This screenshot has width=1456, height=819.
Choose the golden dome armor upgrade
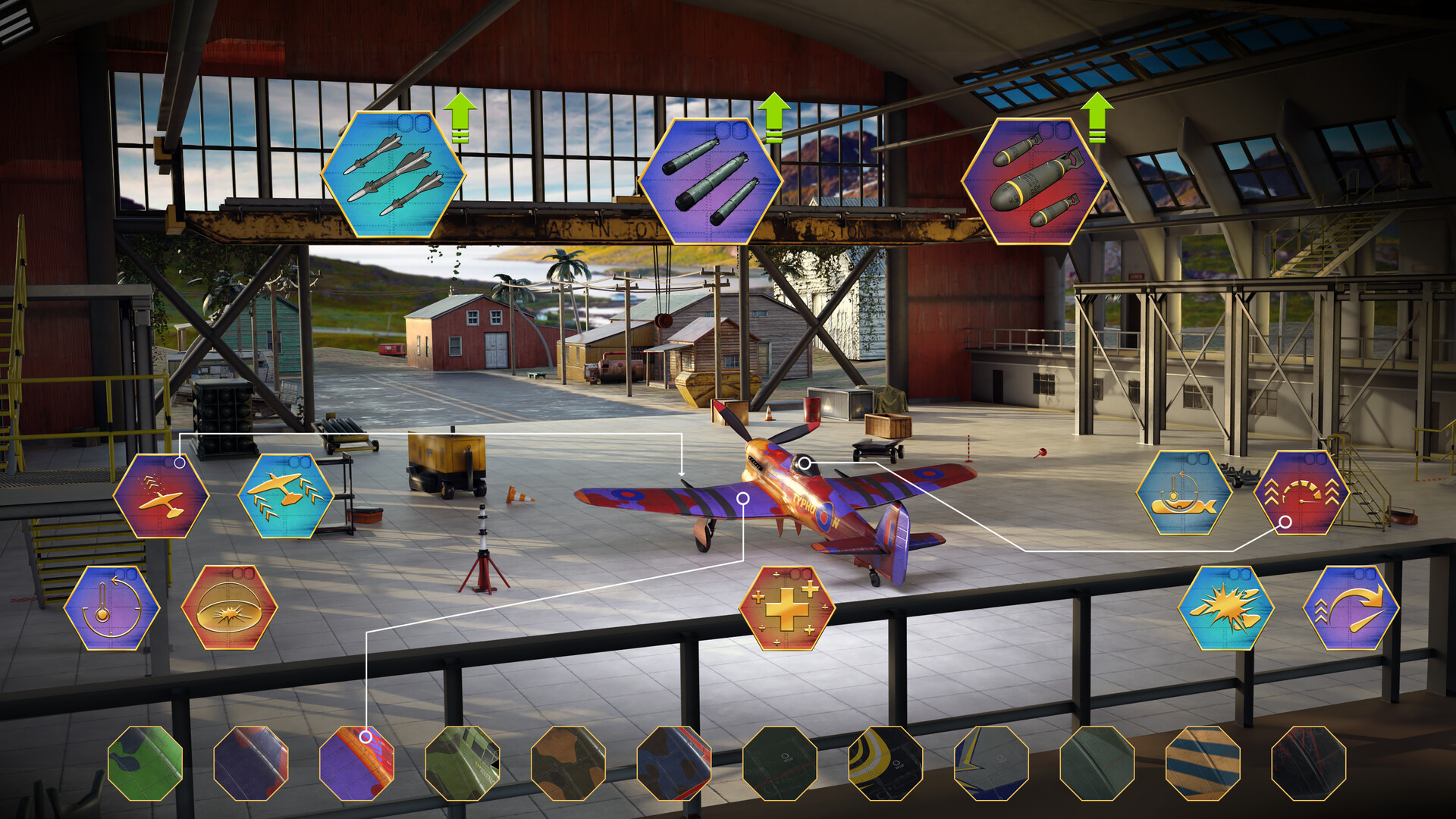point(229,607)
